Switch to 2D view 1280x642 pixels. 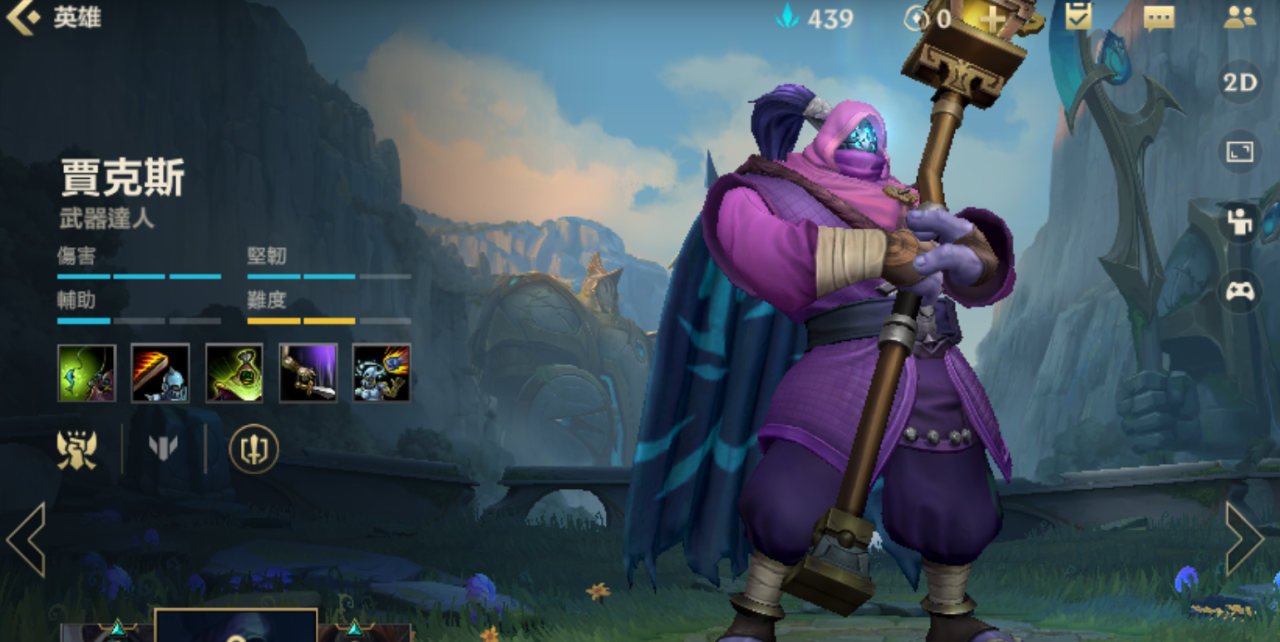pyautogui.click(x=1240, y=83)
